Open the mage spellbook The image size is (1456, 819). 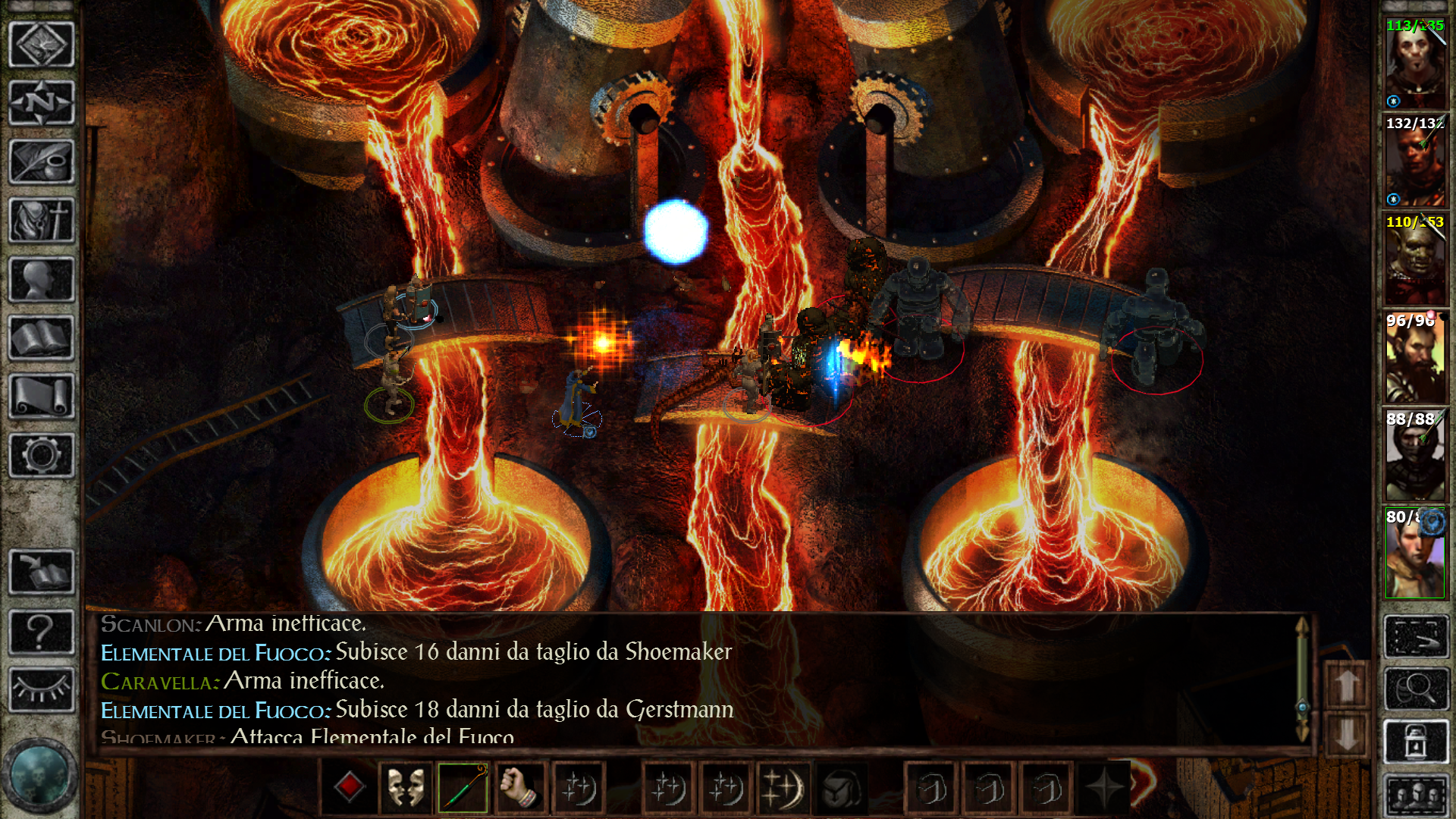pyautogui.click(x=41, y=338)
